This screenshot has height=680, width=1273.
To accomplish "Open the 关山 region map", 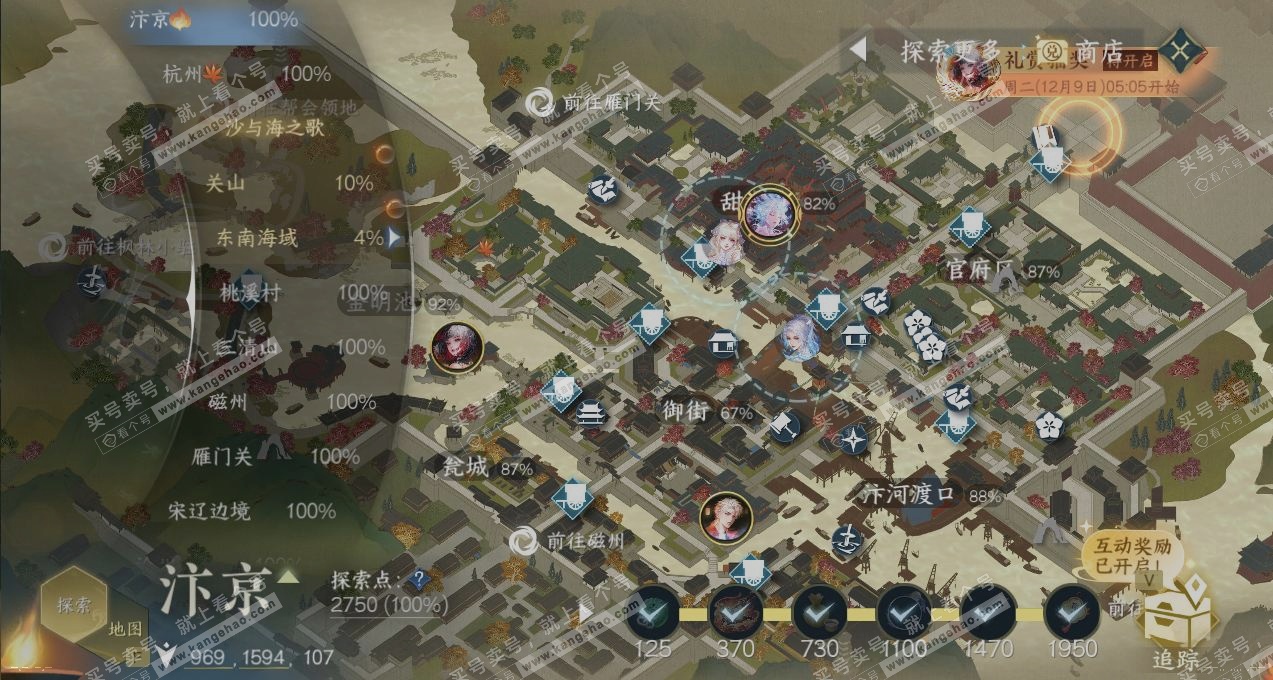I will (x=225, y=183).
